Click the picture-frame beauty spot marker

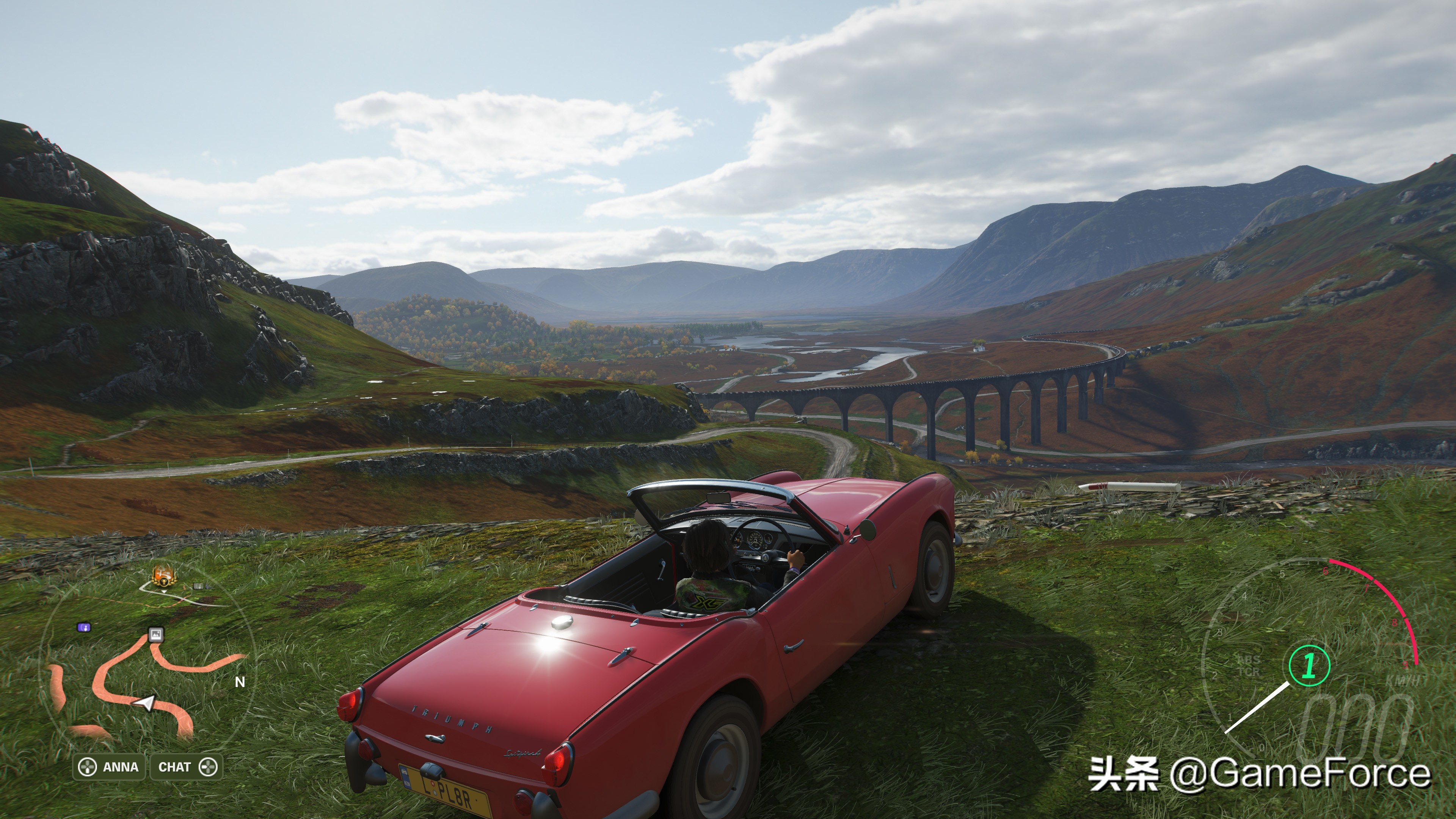tap(156, 634)
